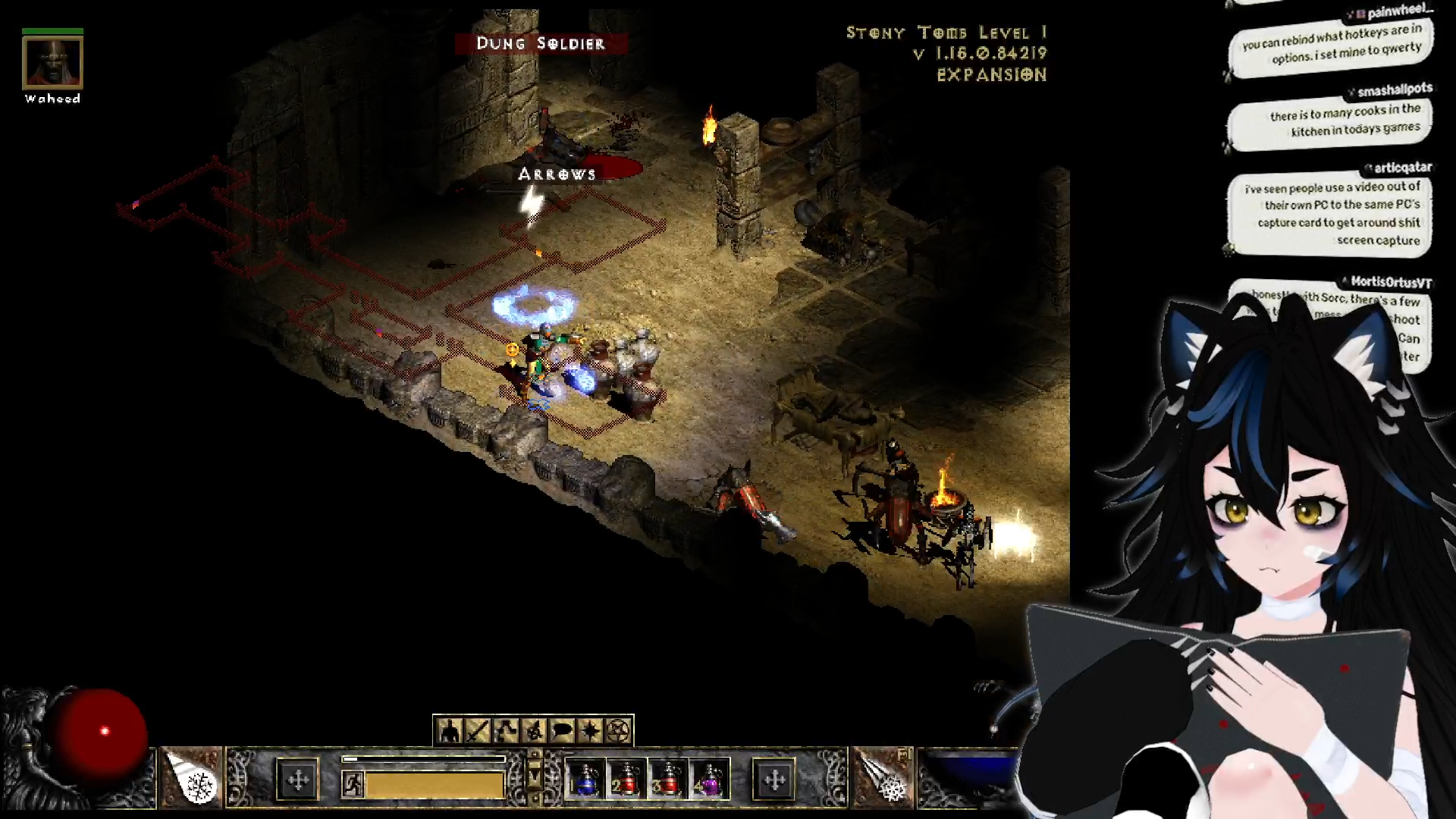Toggle the run/walk button
Screen dimensions: 1456x819
click(x=353, y=784)
